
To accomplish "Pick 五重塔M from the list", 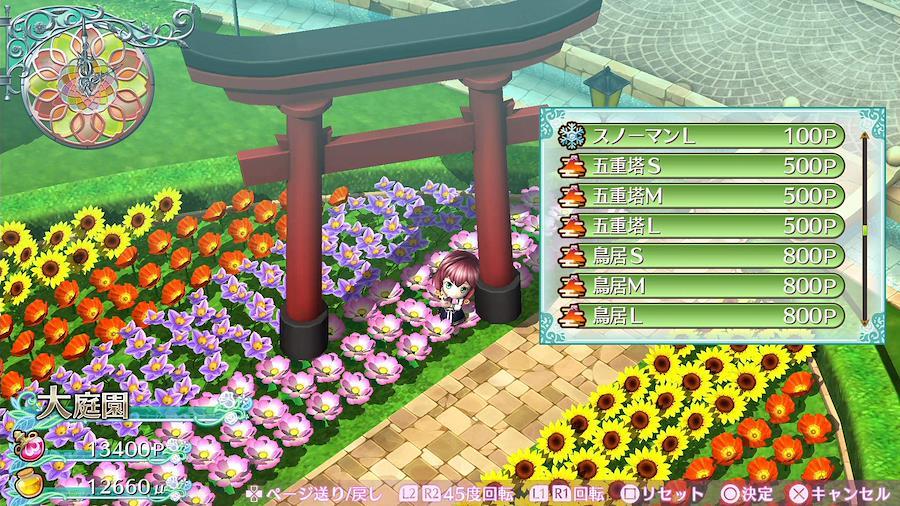I will 700,194.
